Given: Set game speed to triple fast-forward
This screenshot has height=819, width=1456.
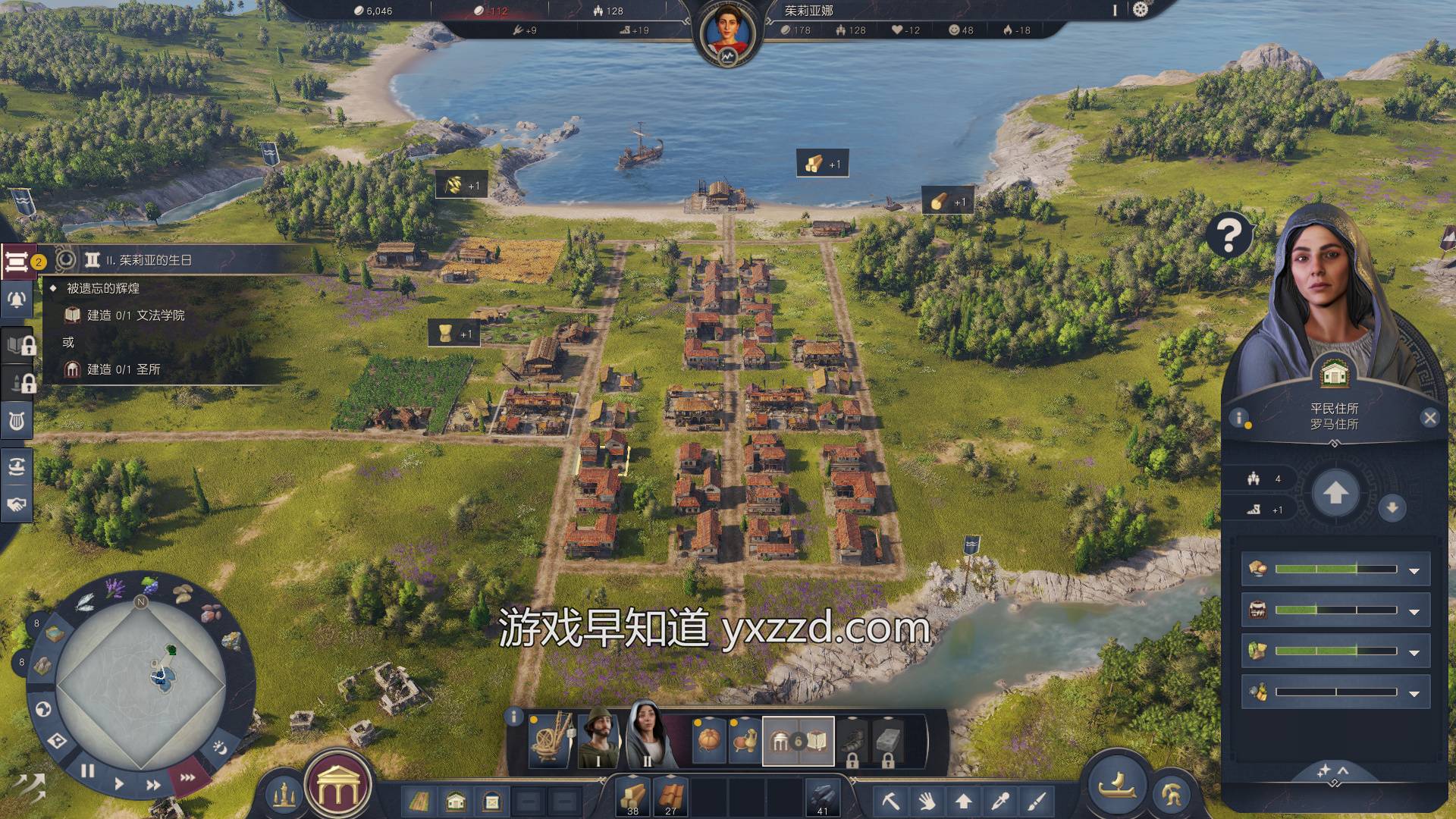Looking at the screenshot, I should tap(187, 777).
